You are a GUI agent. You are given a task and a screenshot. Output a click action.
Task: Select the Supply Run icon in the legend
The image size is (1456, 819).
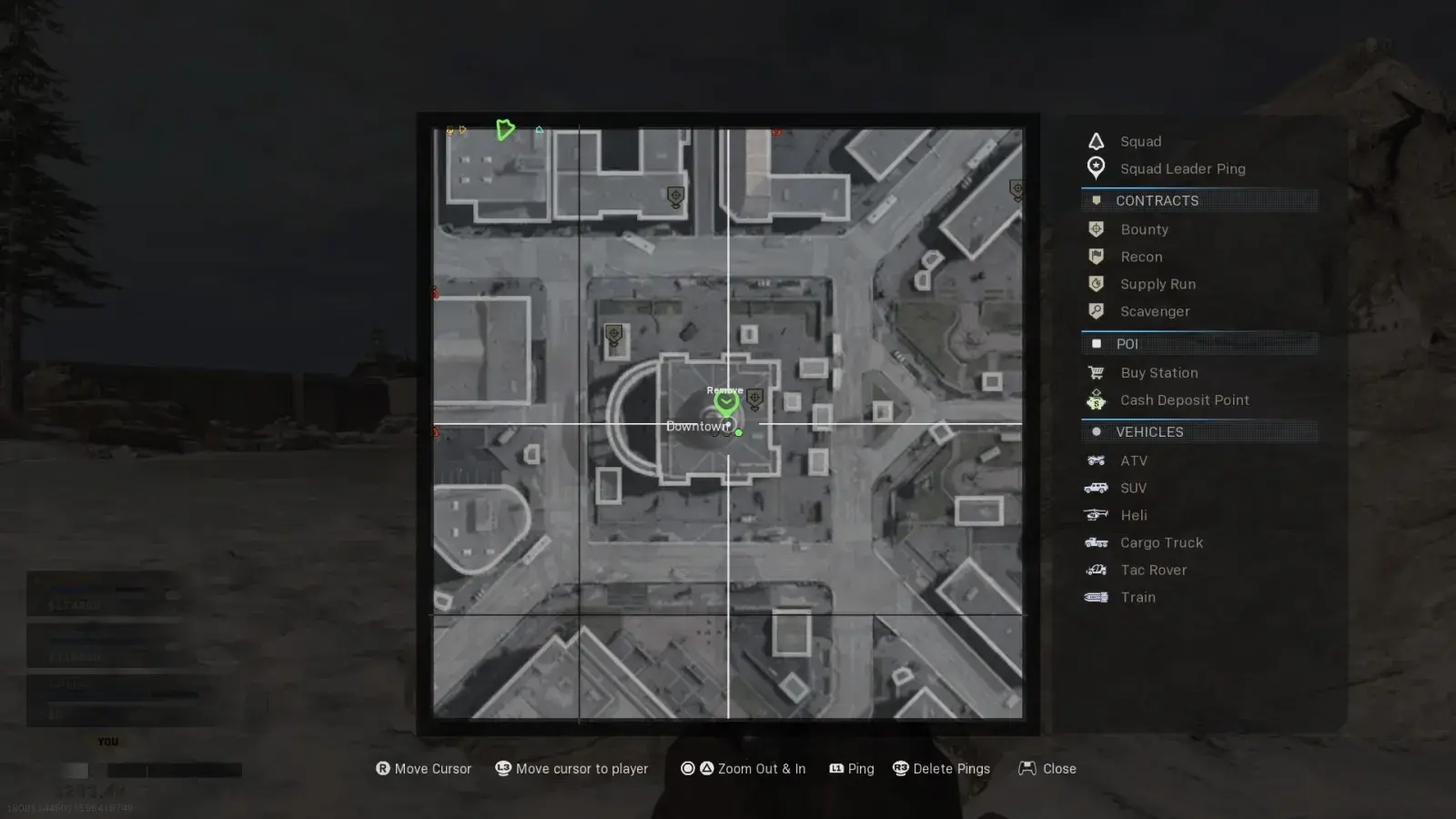point(1096,283)
